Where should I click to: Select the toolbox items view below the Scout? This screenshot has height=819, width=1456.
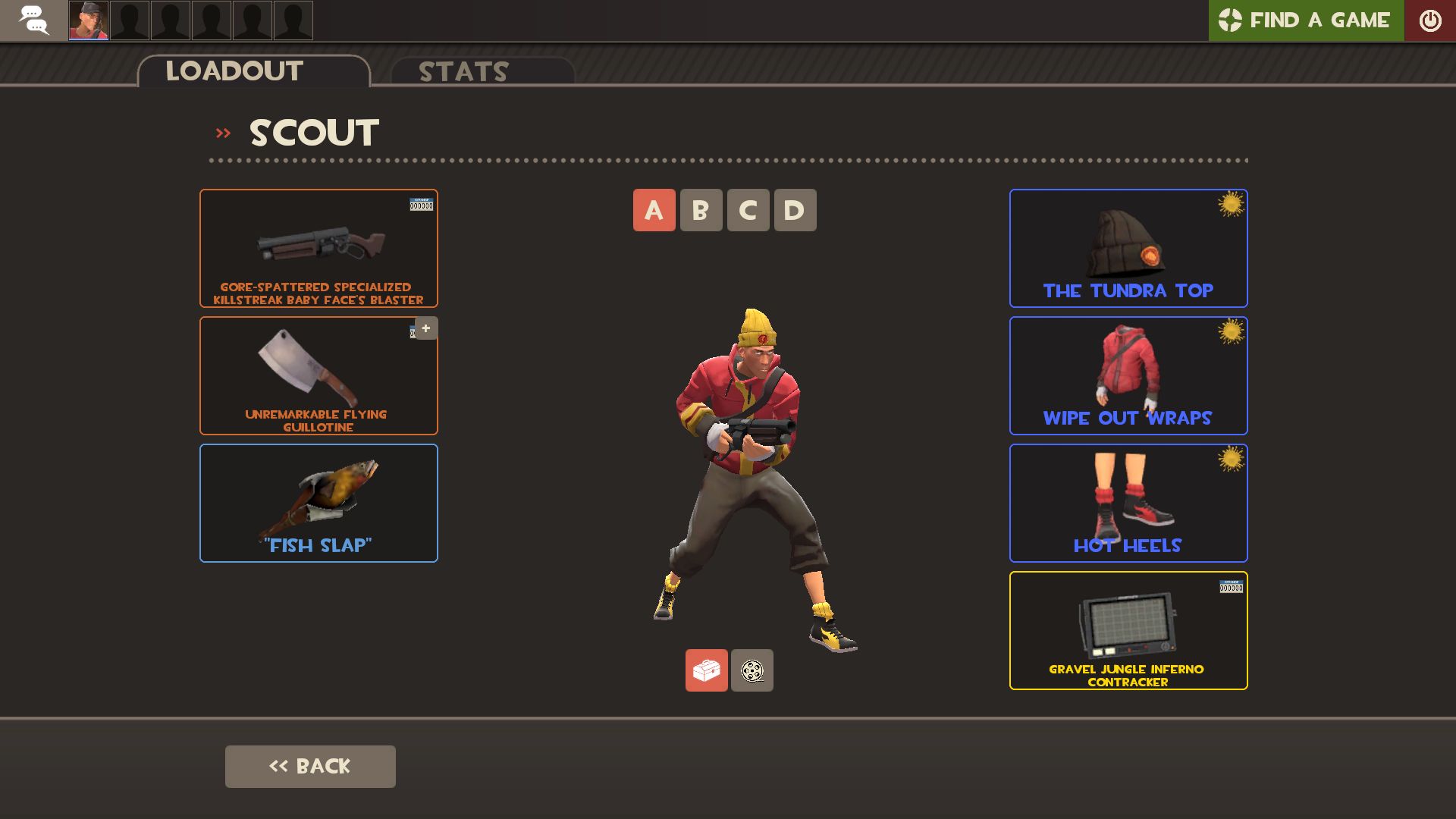coord(706,670)
